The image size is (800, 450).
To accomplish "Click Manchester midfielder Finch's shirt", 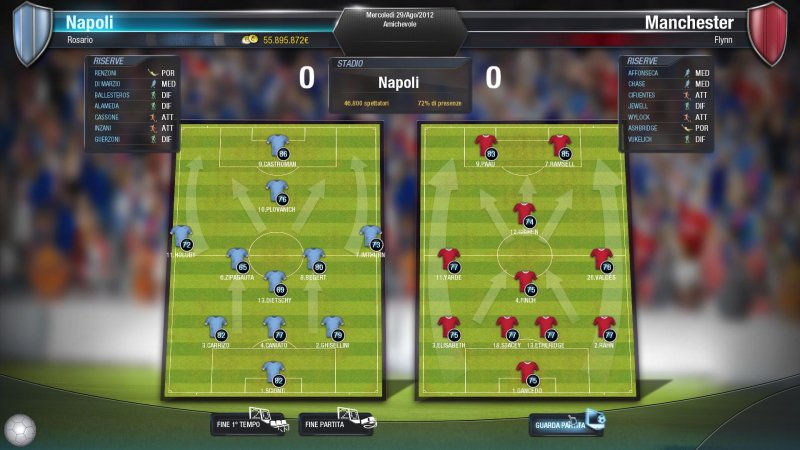I will [x=526, y=283].
